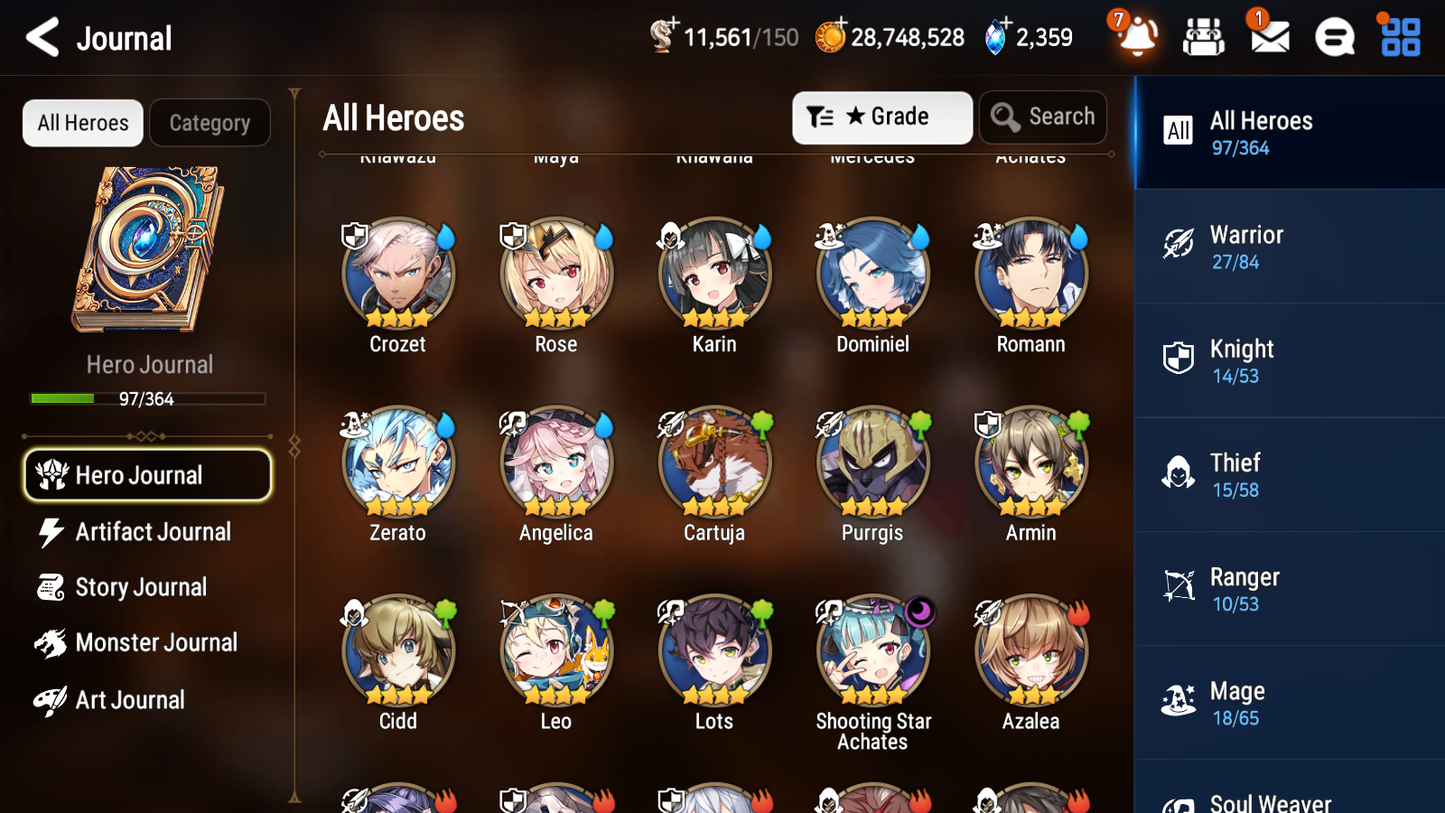The image size is (1445, 813).
Task: Go back using the back arrow
Action: (x=42, y=36)
